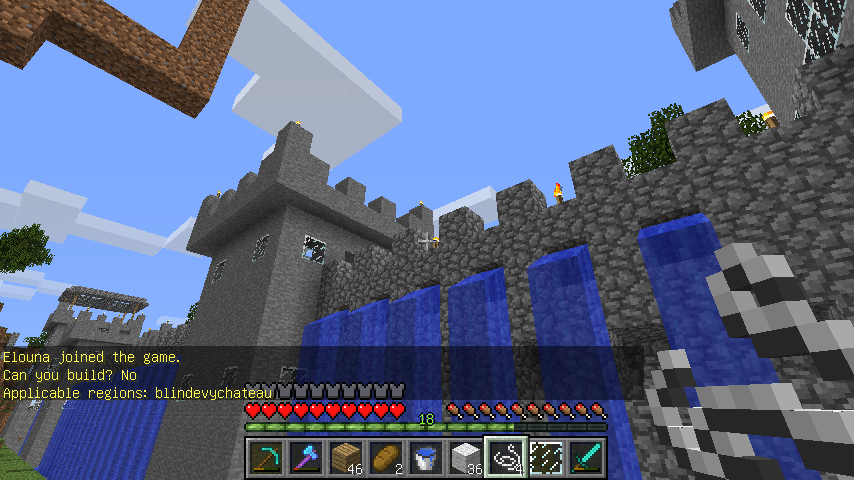Click the string item slot
The height and width of the screenshot is (480, 854).
click(506, 458)
